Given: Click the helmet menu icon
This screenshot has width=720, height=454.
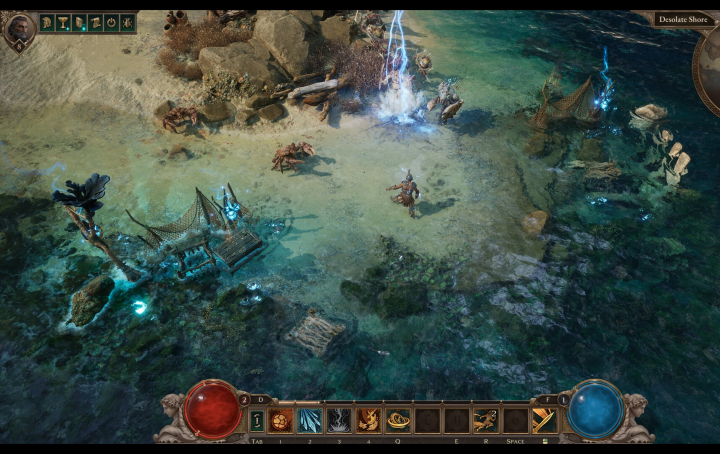Looking at the screenshot, I should coord(47,22).
